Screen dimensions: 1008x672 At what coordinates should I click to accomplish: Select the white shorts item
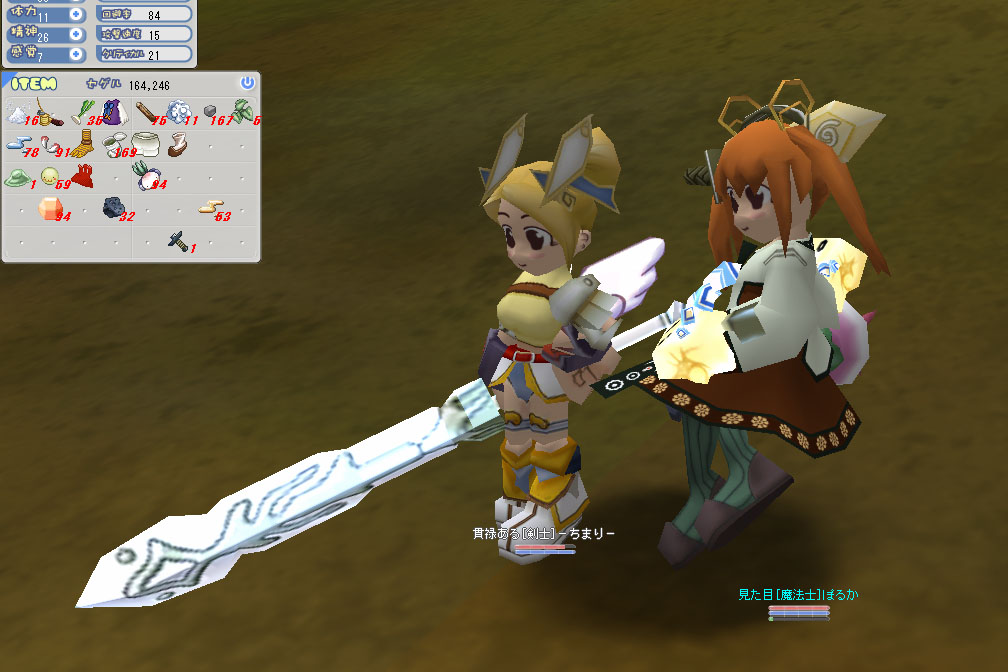[x=146, y=145]
